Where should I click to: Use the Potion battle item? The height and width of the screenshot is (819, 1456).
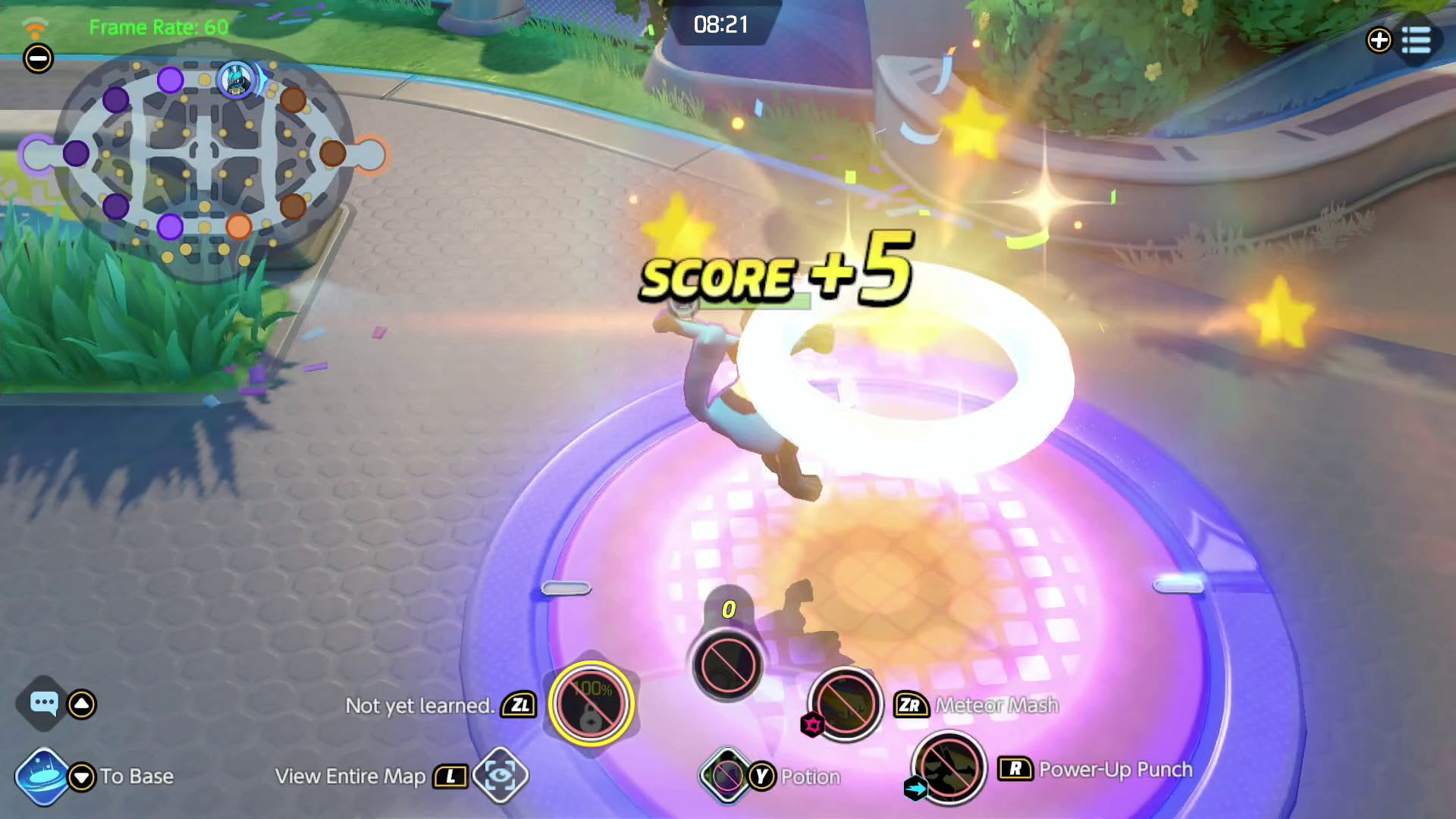click(x=727, y=776)
